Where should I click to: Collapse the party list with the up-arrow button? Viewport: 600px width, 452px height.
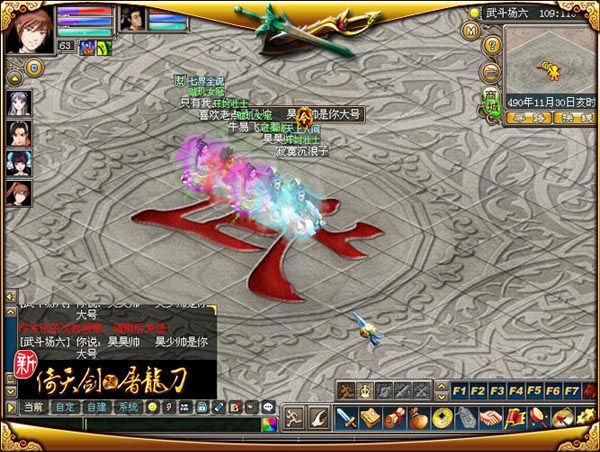(11, 76)
